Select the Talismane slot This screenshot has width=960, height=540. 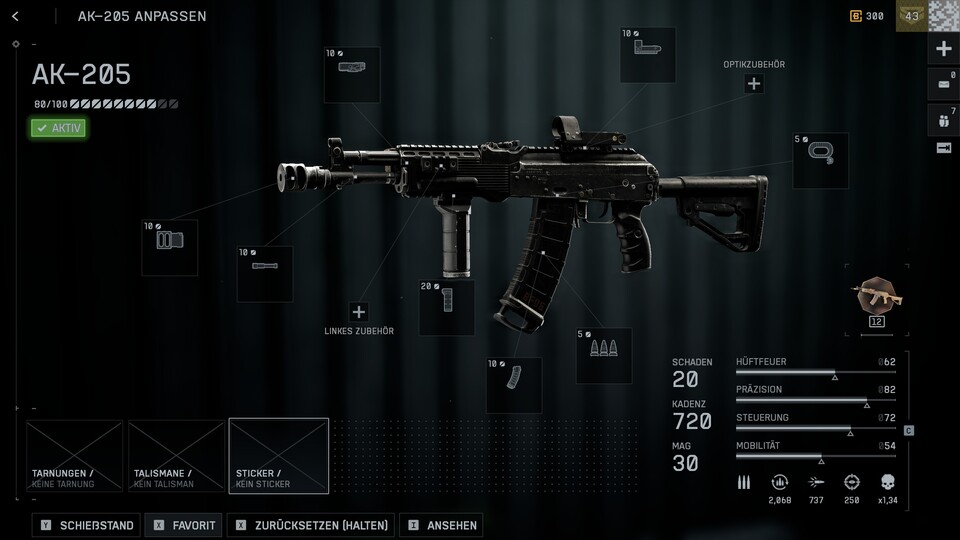click(x=176, y=456)
